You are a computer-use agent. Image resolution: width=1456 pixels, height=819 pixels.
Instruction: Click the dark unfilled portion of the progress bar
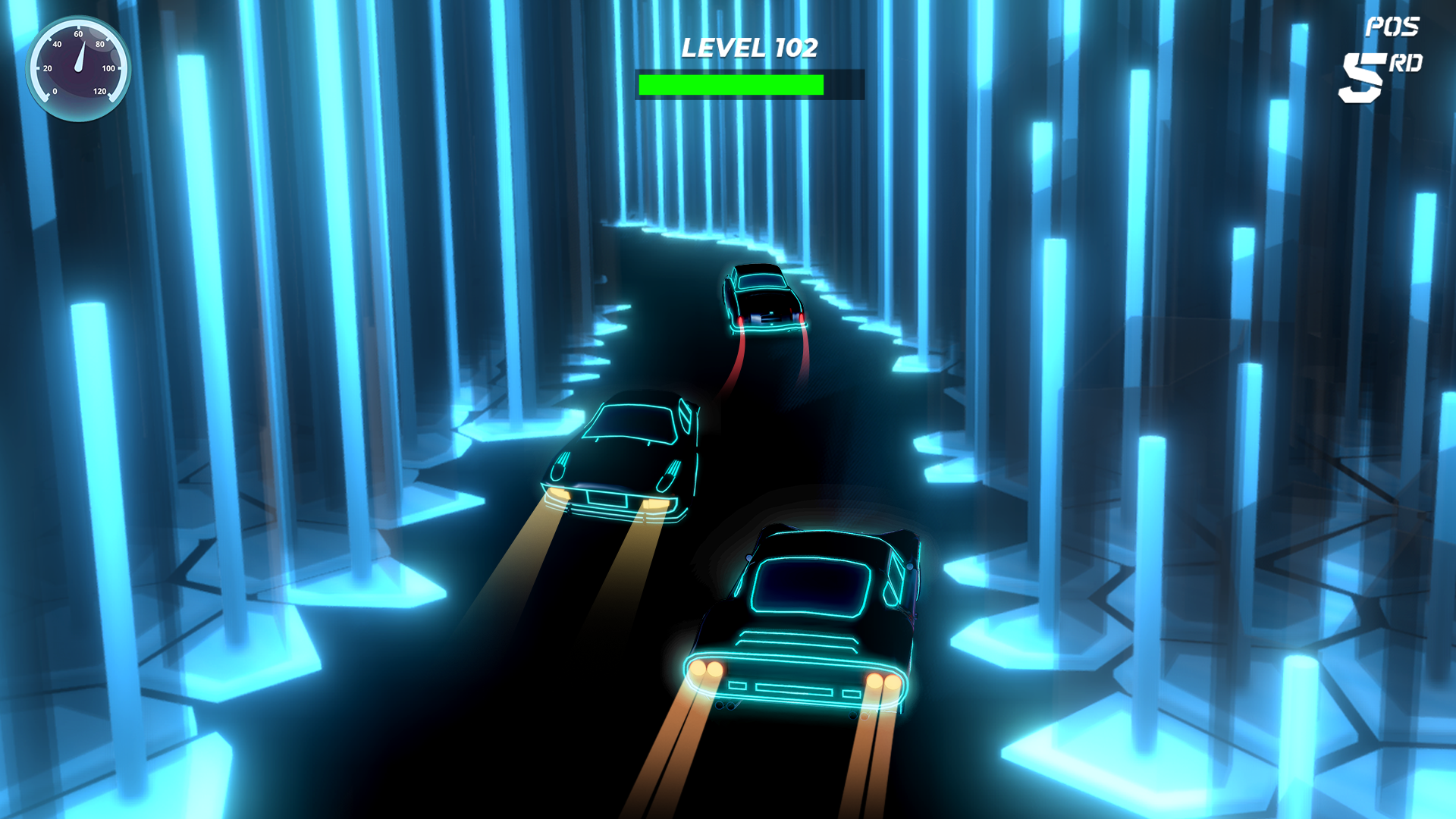tap(842, 83)
